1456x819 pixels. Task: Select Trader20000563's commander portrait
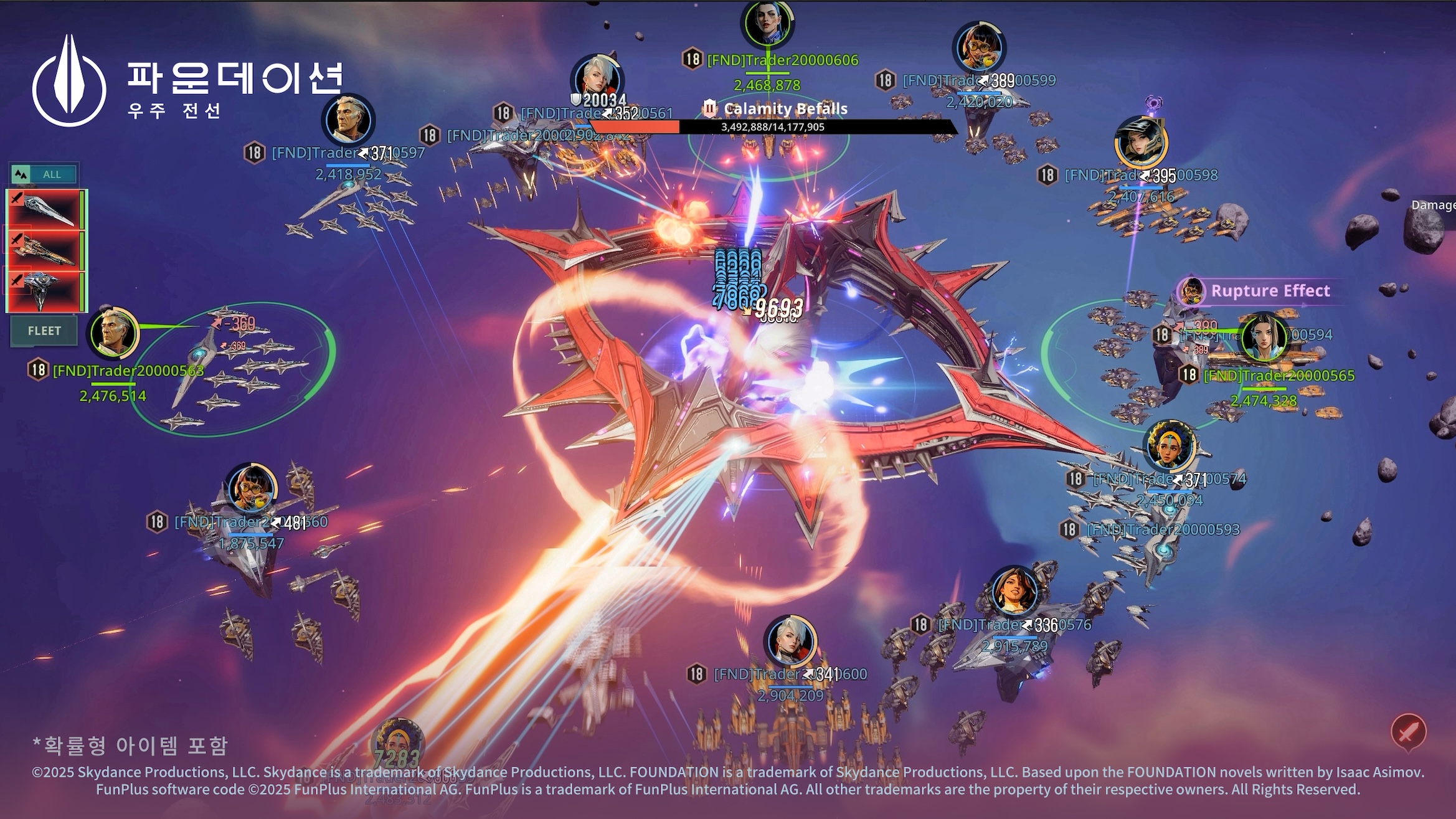click(114, 334)
